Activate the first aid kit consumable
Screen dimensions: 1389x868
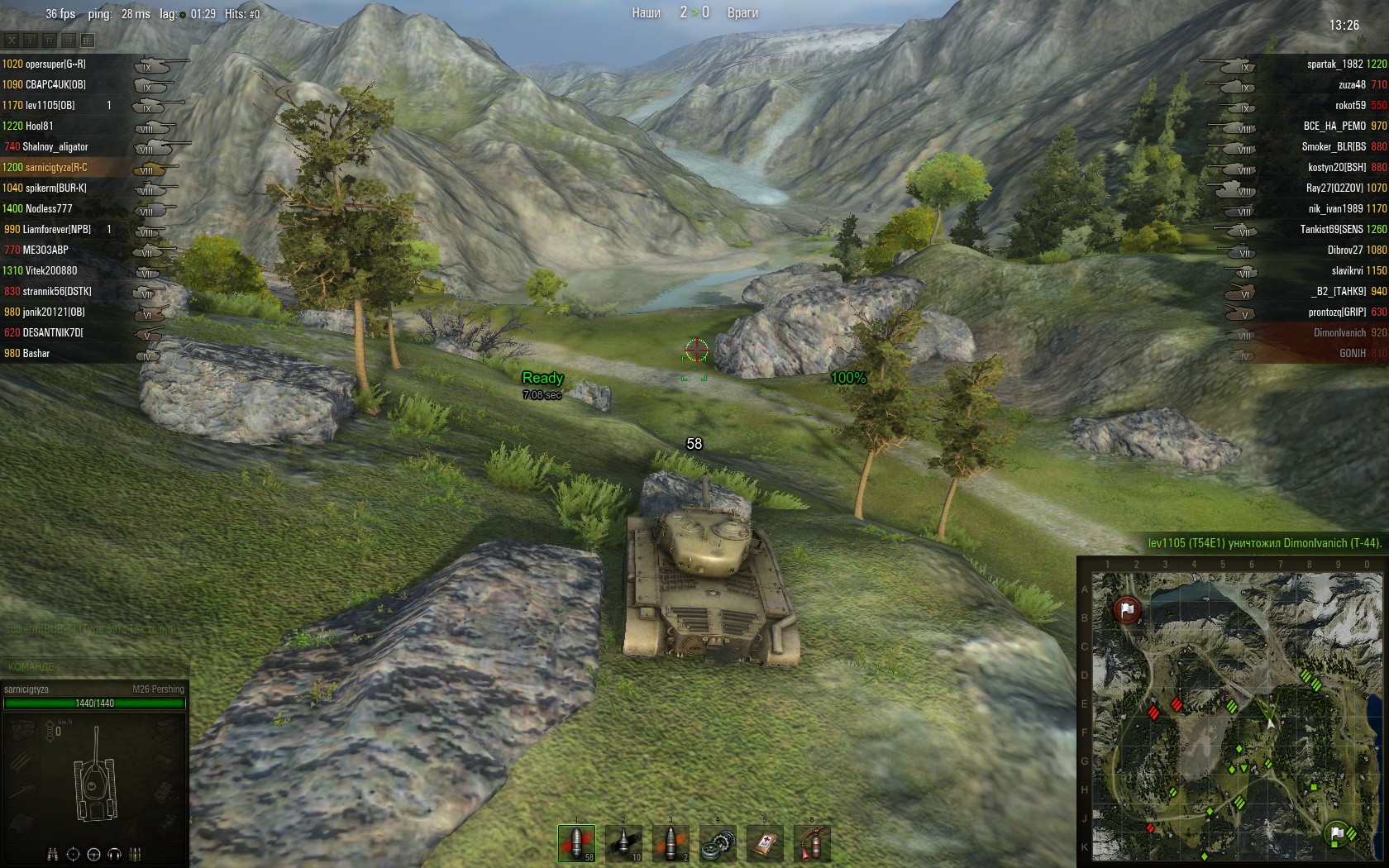765,843
